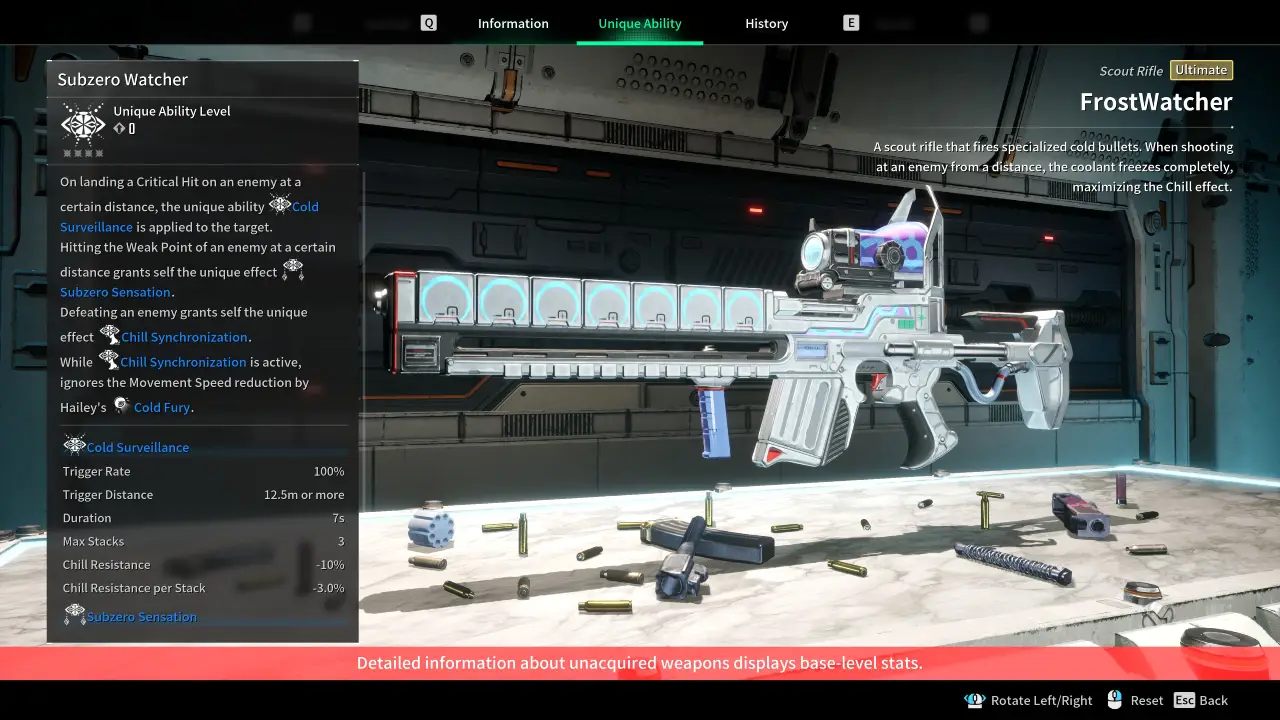Click the Cold Surveillance section header icon

74,443
